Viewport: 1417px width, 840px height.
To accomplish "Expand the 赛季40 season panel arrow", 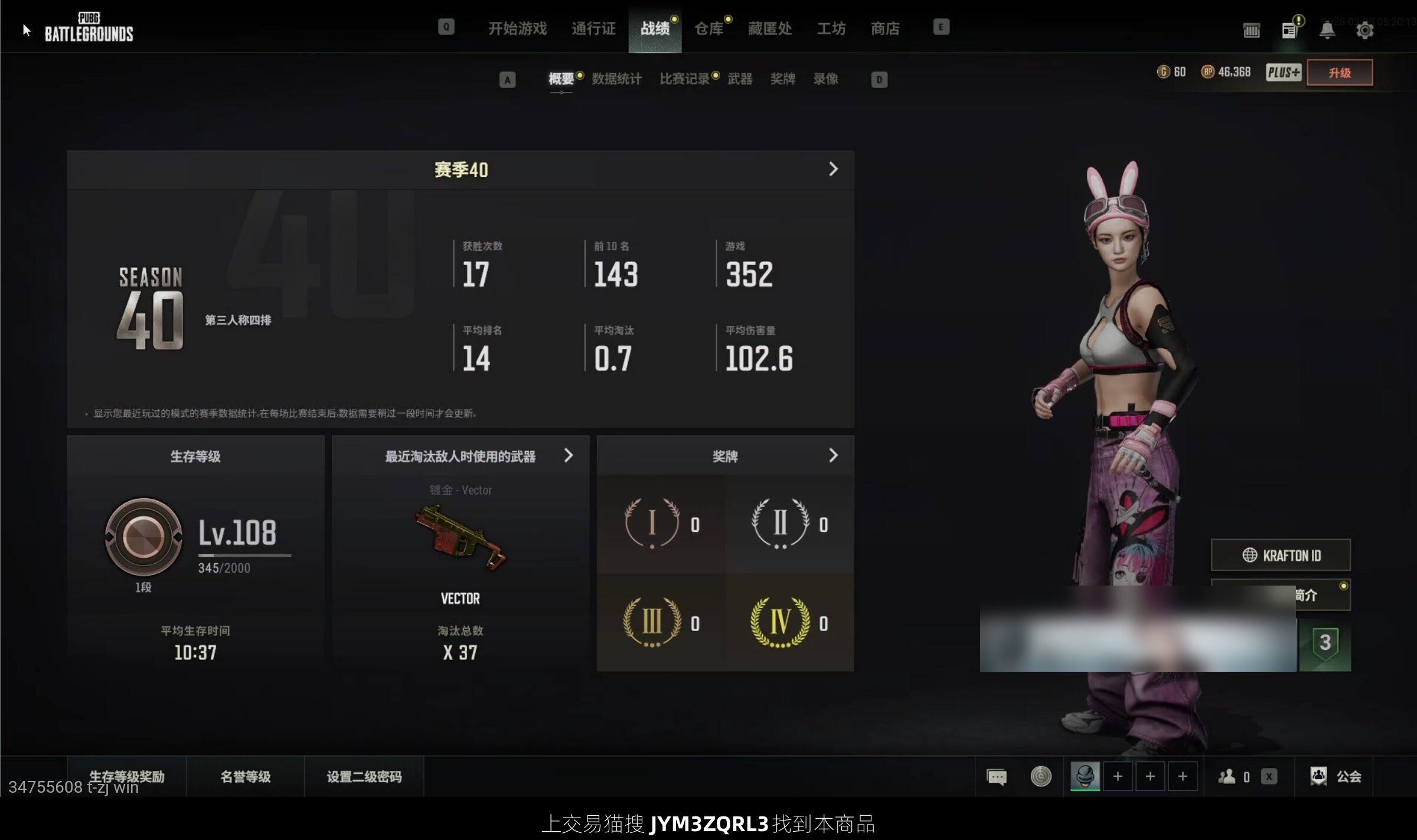I will click(833, 169).
